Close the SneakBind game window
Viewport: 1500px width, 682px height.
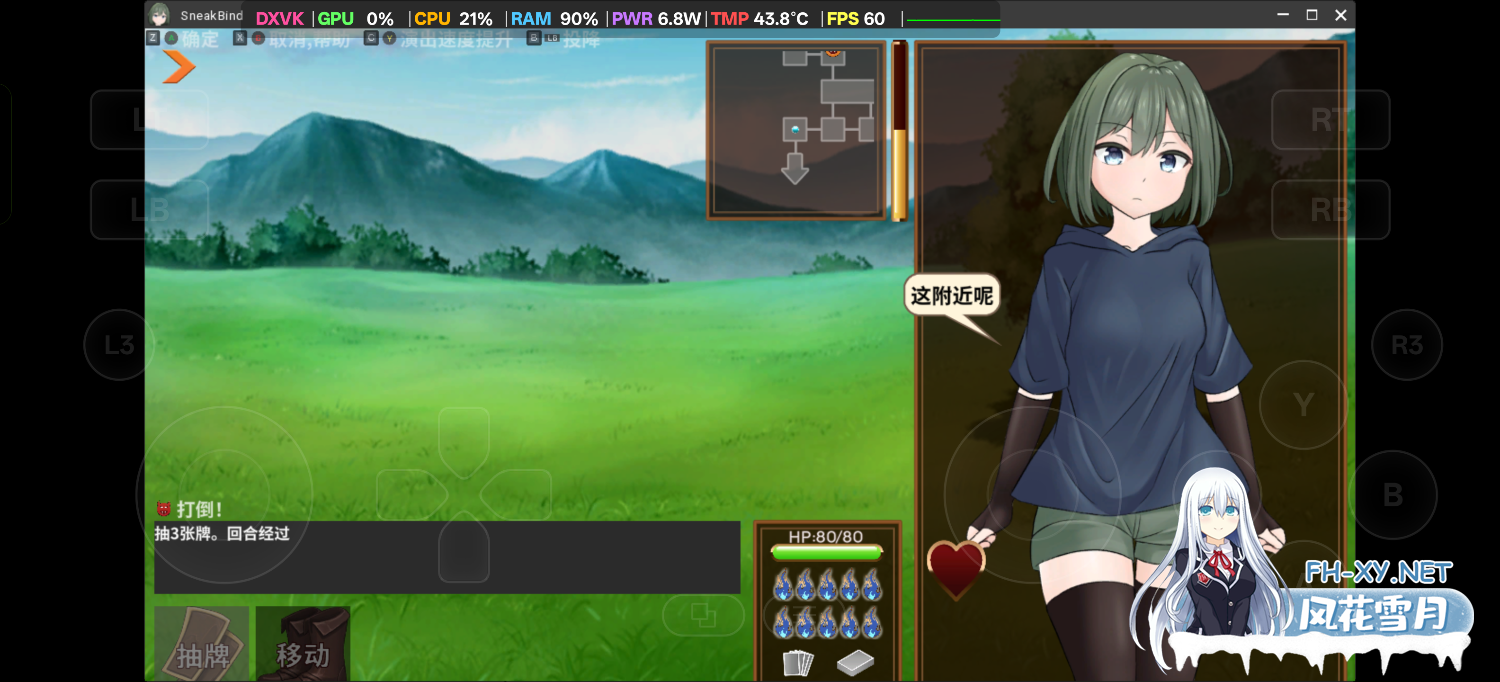pyautogui.click(x=1341, y=15)
